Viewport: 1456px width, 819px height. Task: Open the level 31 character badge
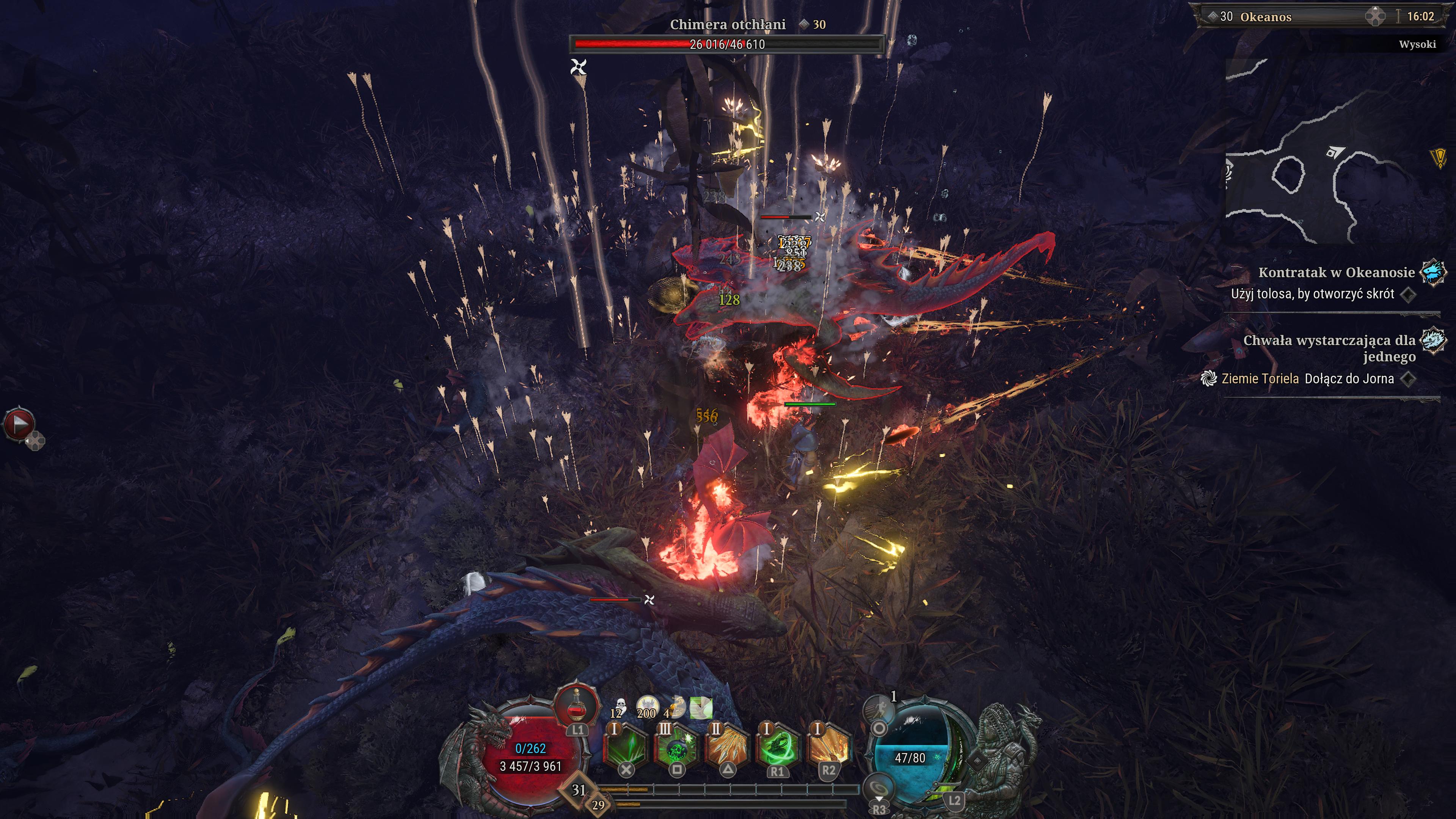pos(578,789)
